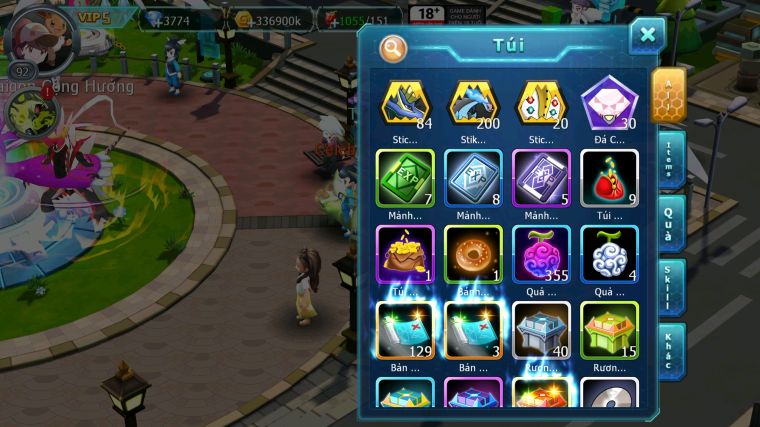Close the Túi bag window
The width and height of the screenshot is (760, 427).
647,35
